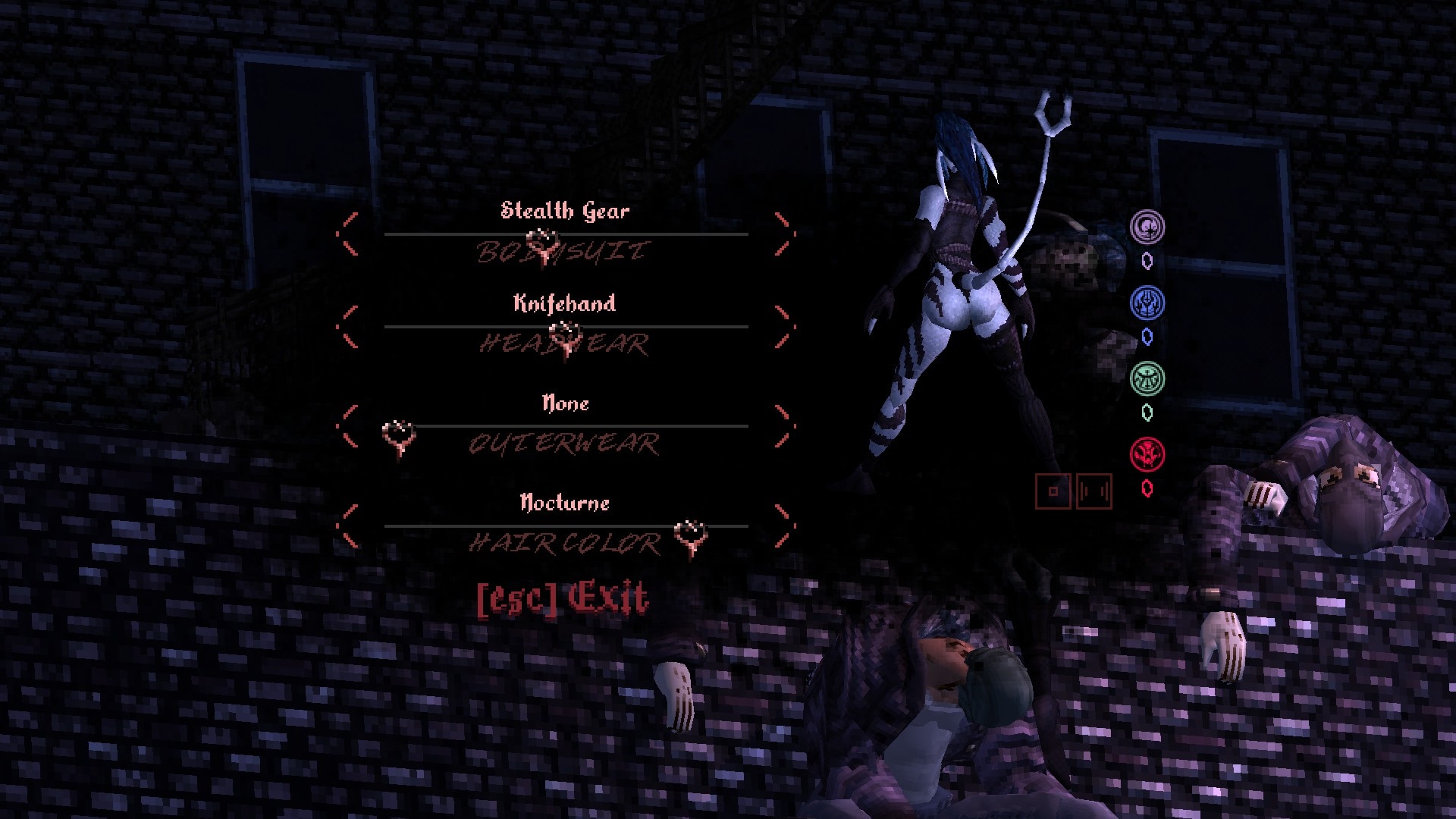Advance Hair Color past Nocturne

(x=784, y=526)
